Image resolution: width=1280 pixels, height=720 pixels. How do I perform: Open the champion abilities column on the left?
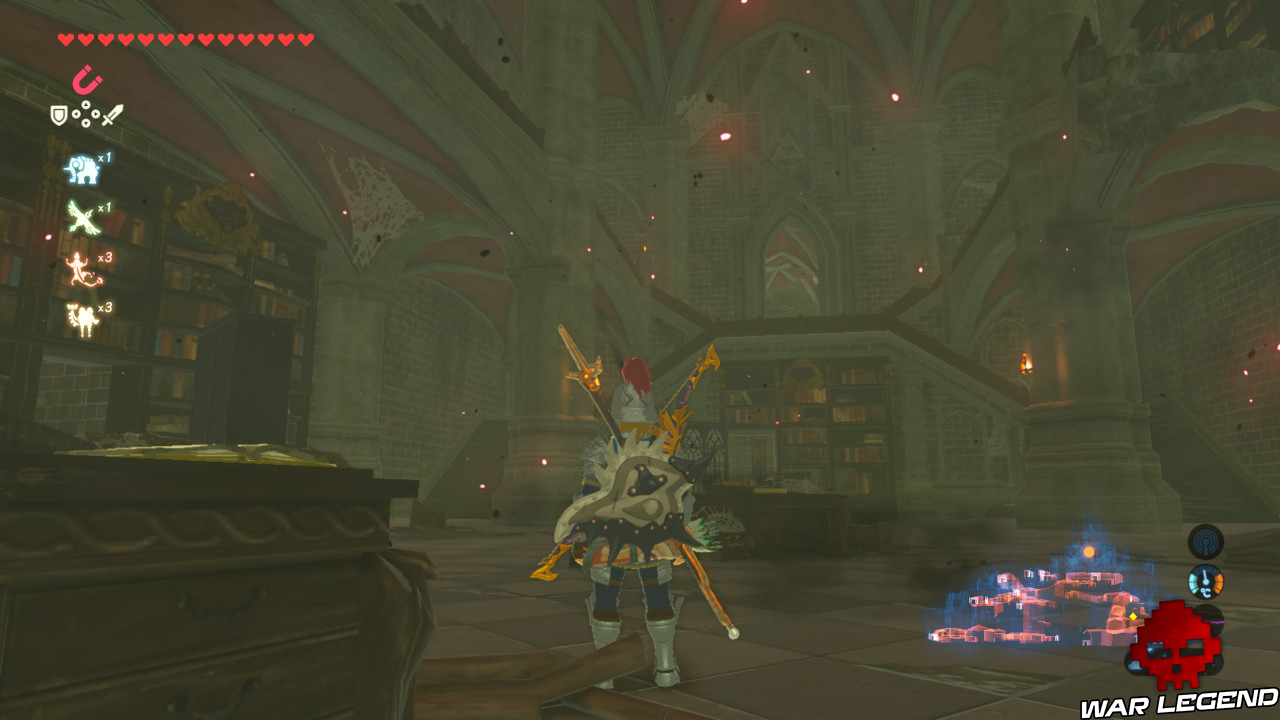pyautogui.click(x=84, y=240)
